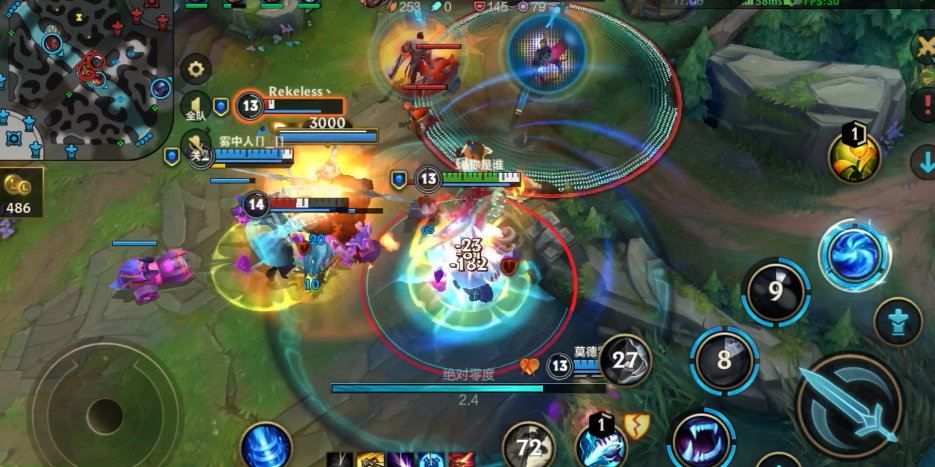Activate the glowing blue swirl ability
Screen dimensions: 935x467
coord(854,254)
